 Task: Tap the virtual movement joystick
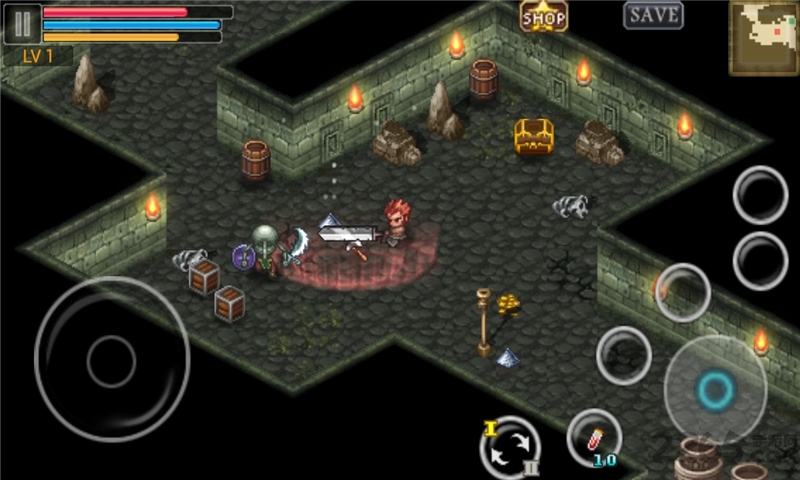[111, 360]
